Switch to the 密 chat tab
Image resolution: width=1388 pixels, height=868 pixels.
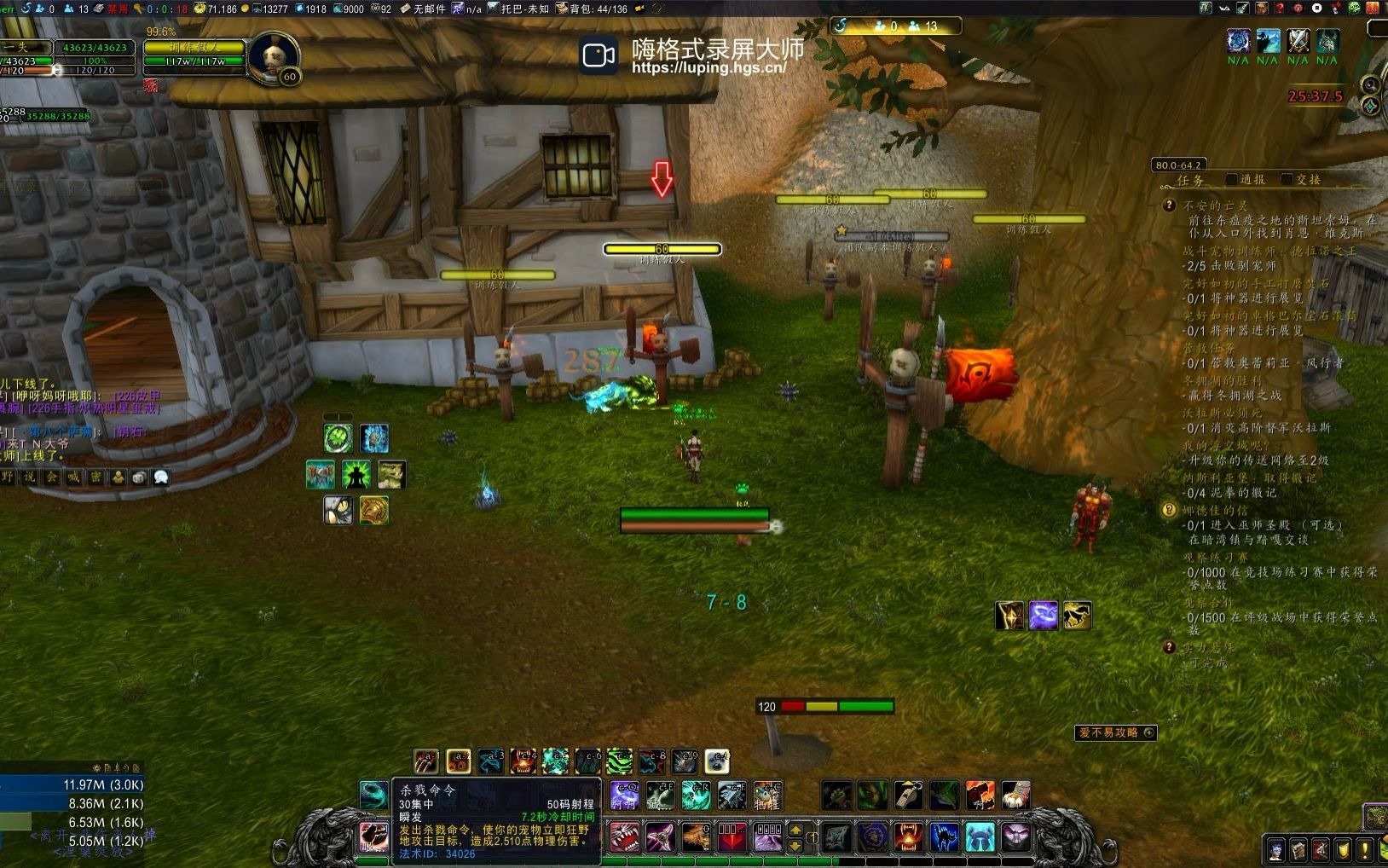coord(96,476)
